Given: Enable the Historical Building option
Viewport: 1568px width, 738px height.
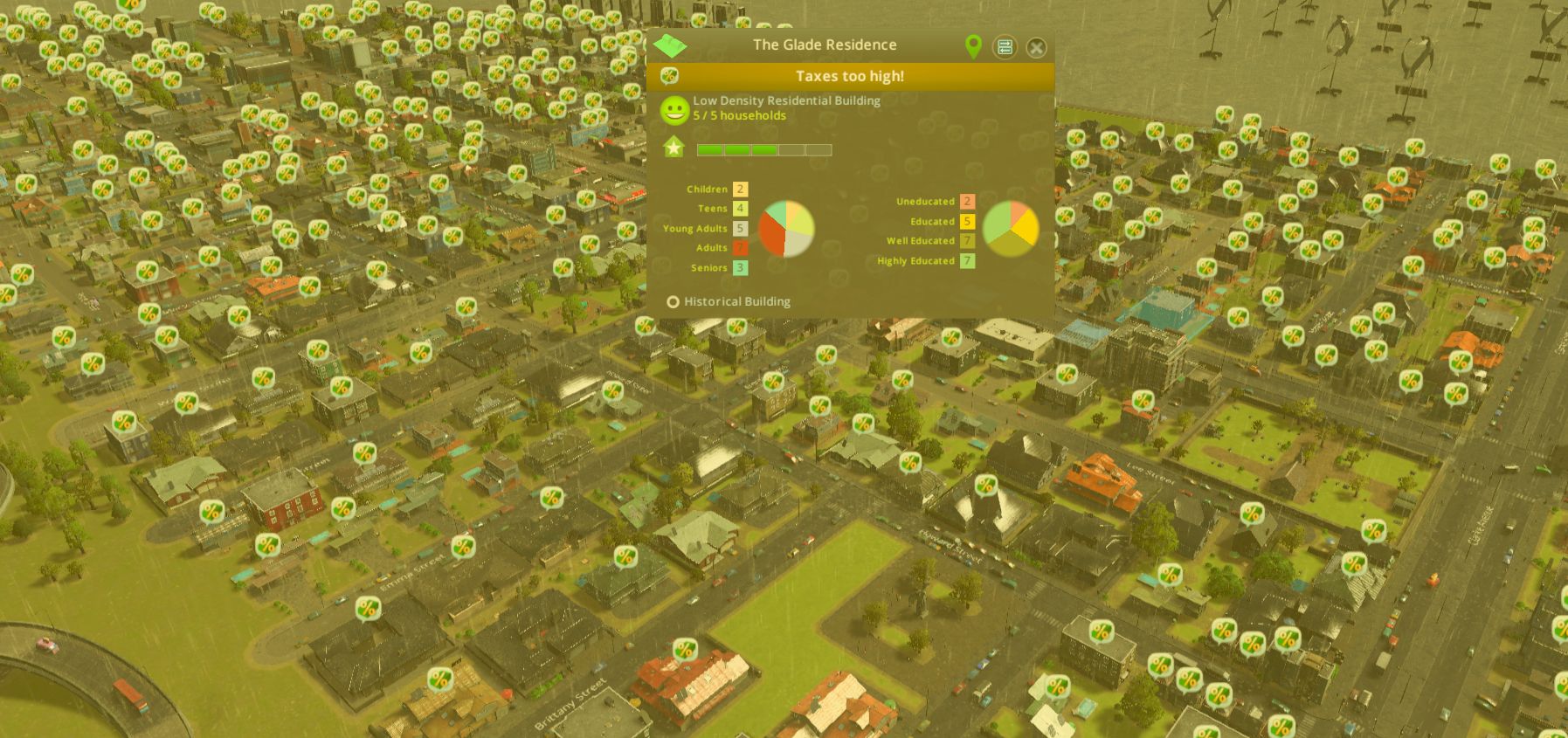Looking at the screenshot, I should tap(673, 301).
